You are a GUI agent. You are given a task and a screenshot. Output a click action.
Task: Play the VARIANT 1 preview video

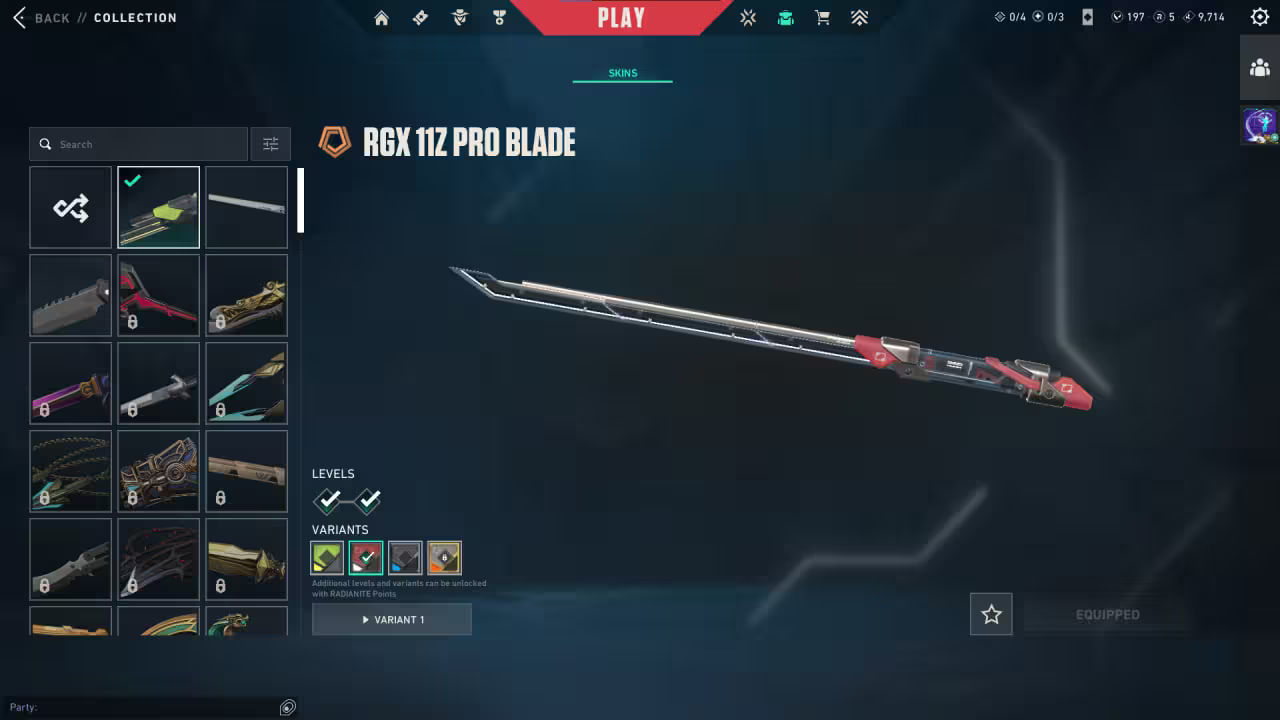tap(392, 620)
